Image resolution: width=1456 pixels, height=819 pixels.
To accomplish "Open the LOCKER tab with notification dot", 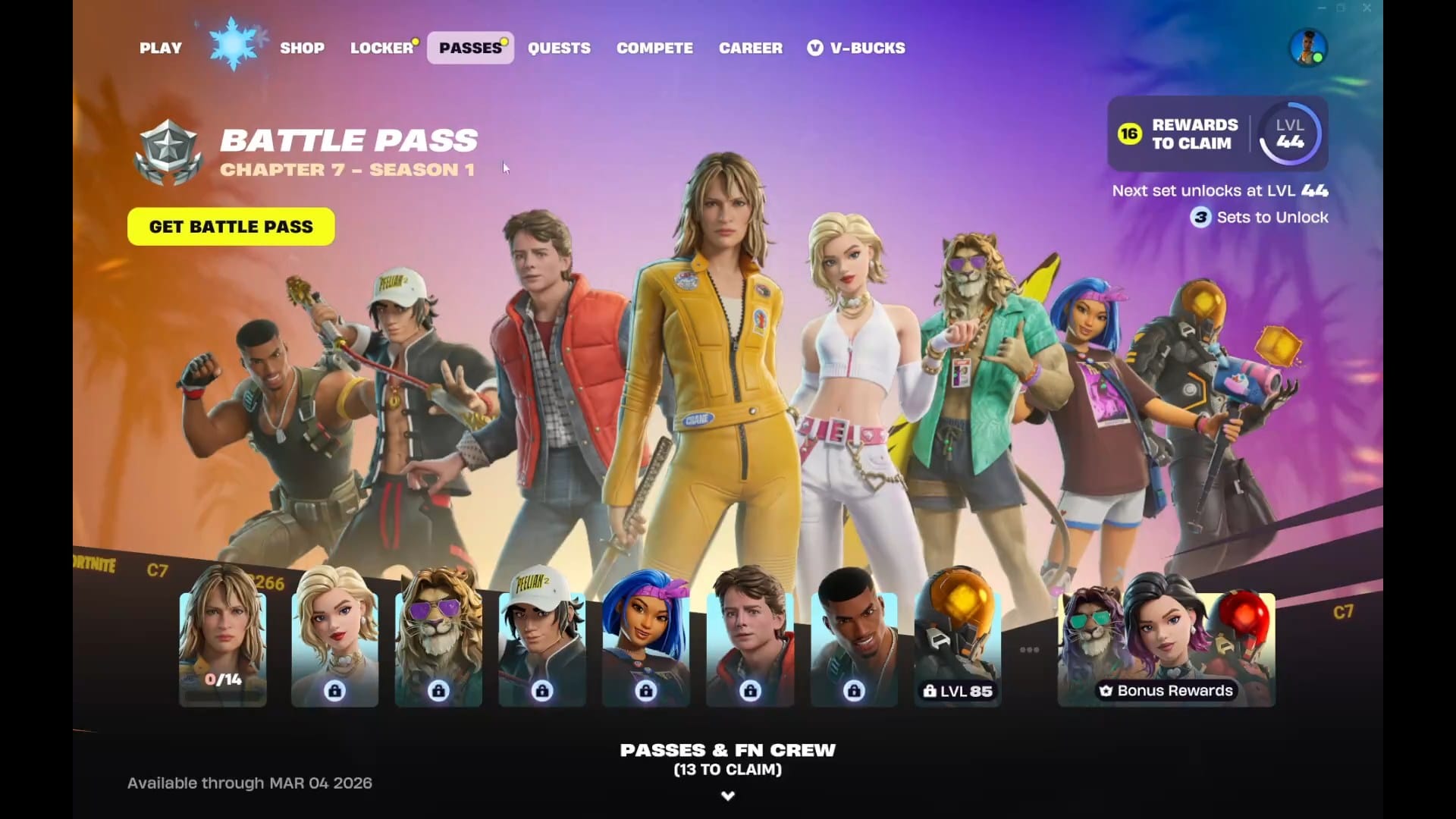I will pos(381,48).
